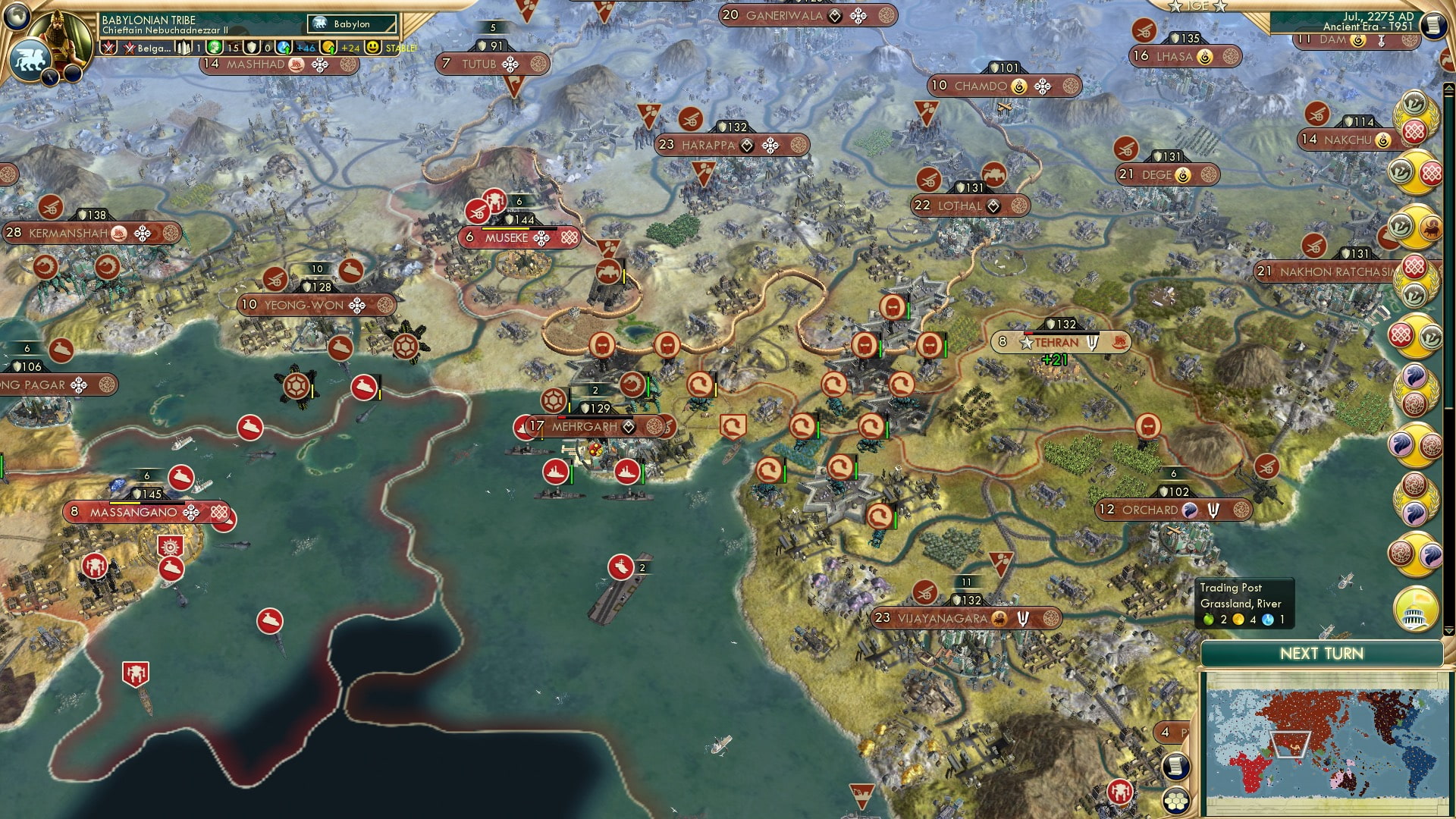Click the gold coin icon showing +24
The width and height of the screenshot is (1456, 819).
click(x=328, y=49)
